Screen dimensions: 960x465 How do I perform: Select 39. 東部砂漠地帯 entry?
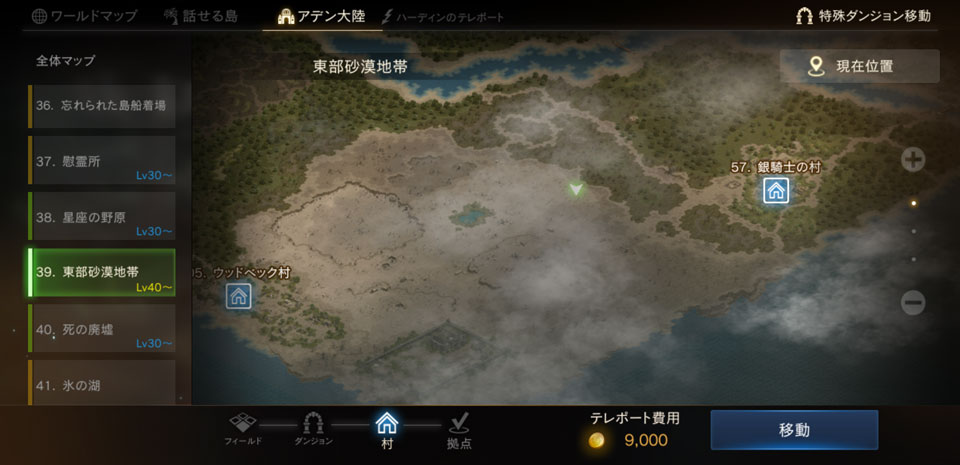(101, 273)
